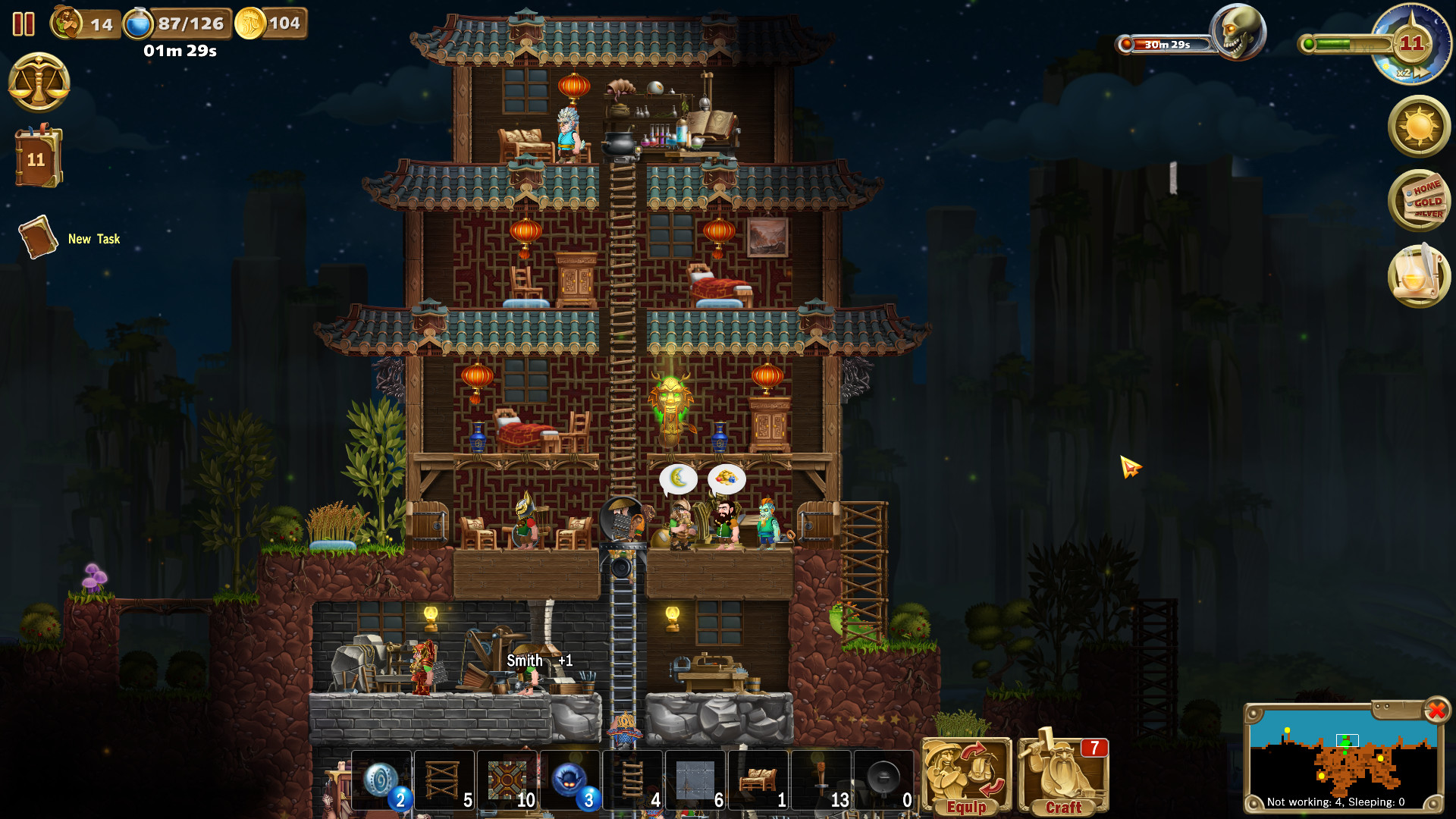Select the grey metal plate block slot
This screenshot has height=819, width=1456.
click(695, 780)
